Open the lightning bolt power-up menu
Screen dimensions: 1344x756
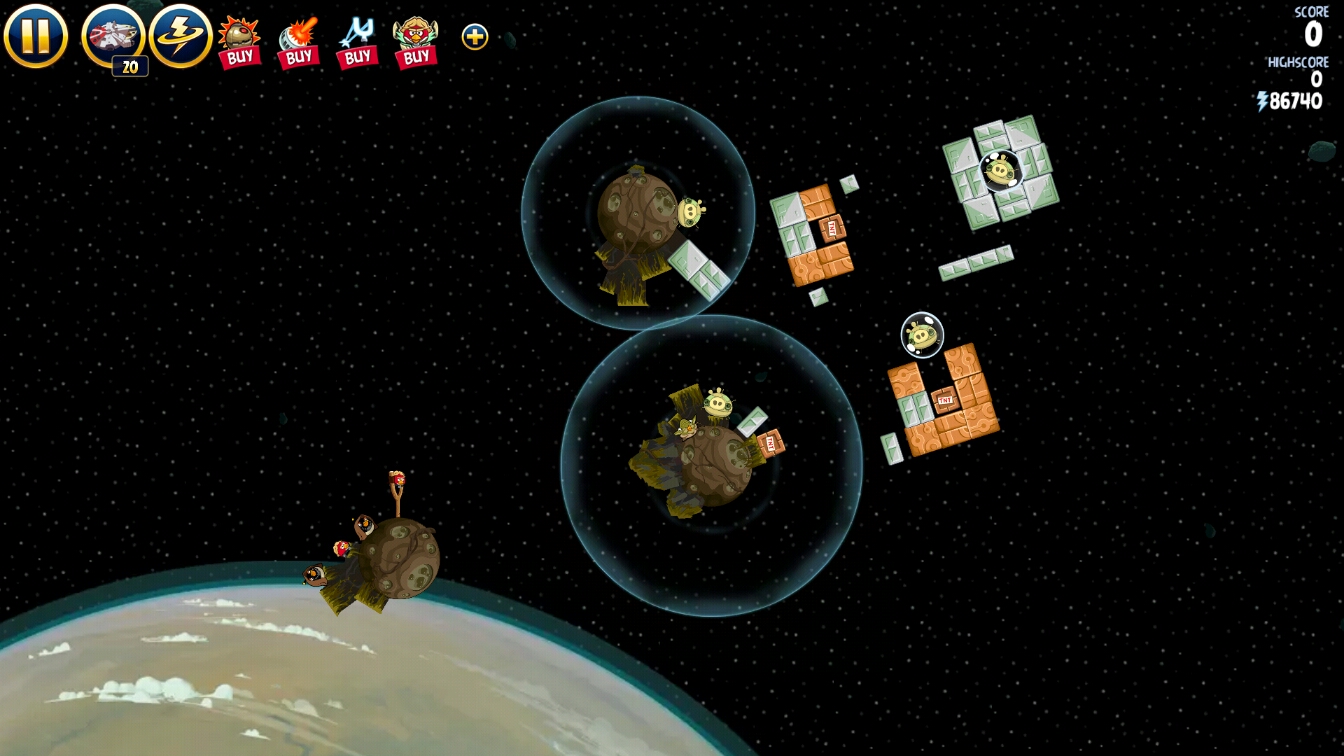coord(181,36)
